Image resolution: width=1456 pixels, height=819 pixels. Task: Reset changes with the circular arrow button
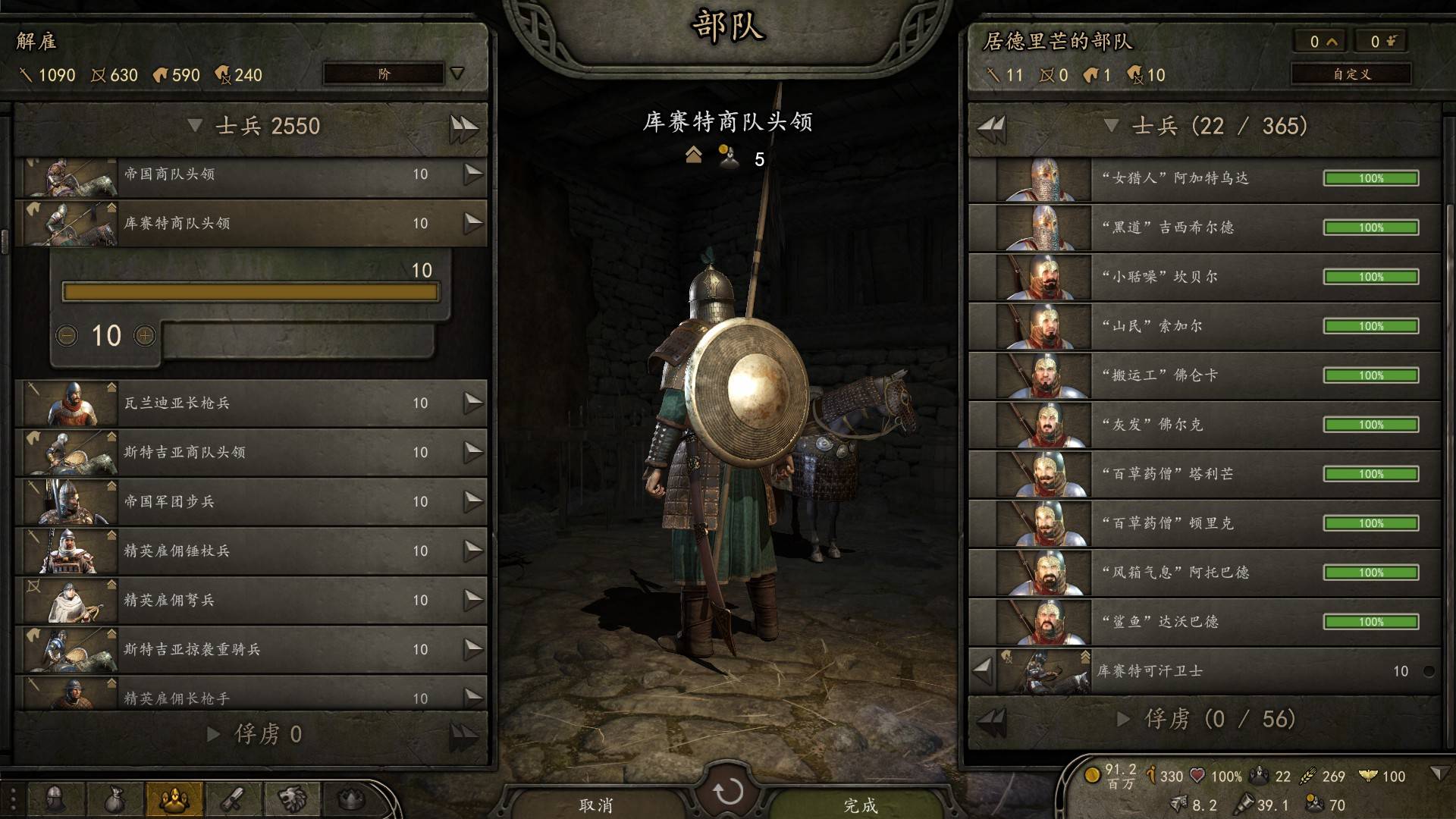(728, 792)
